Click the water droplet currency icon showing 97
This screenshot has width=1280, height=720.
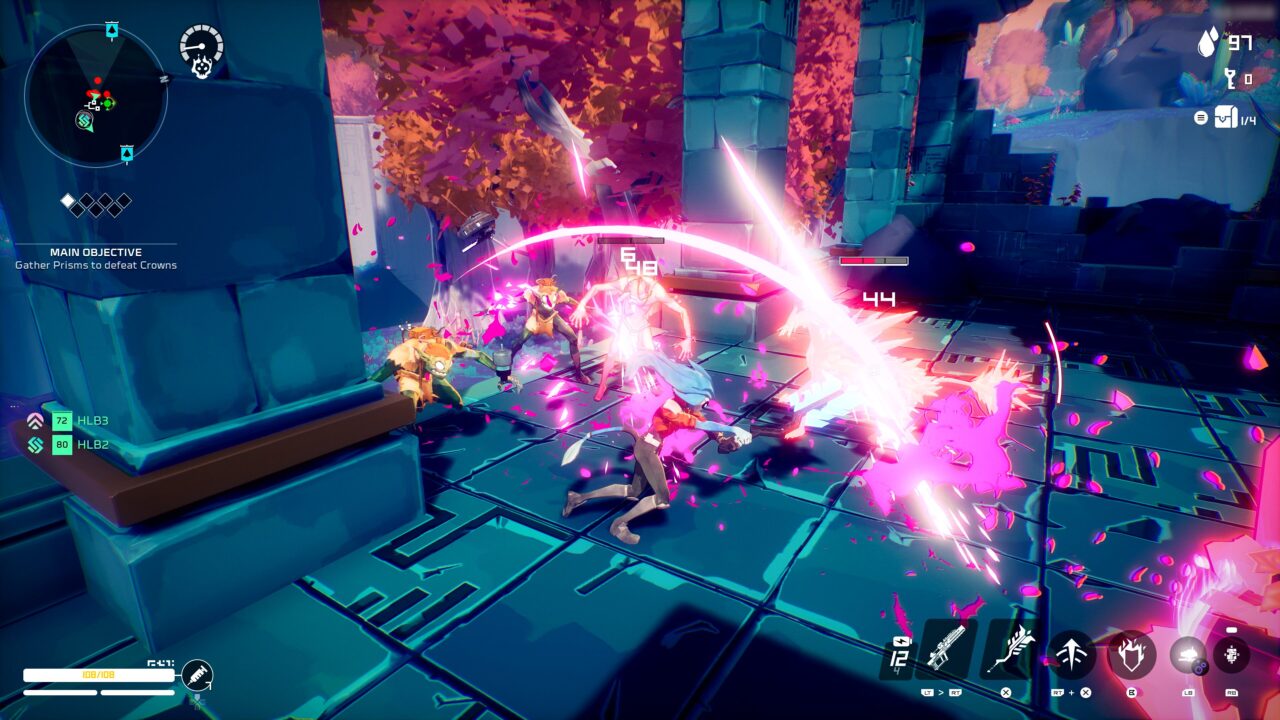pyautogui.click(x=1207, y=44)
